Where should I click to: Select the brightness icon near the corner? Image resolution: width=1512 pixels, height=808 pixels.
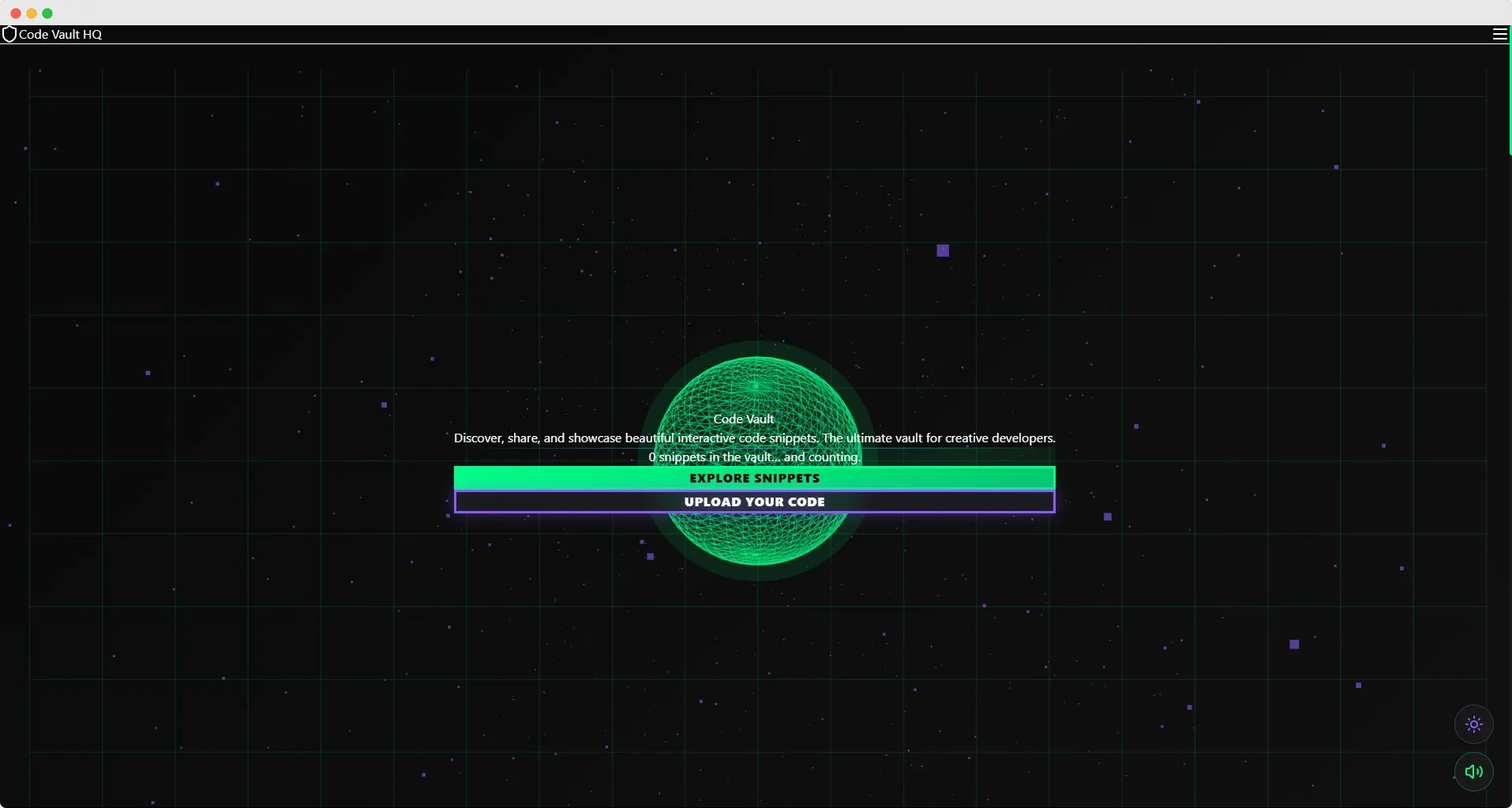tap(1474, 723)
